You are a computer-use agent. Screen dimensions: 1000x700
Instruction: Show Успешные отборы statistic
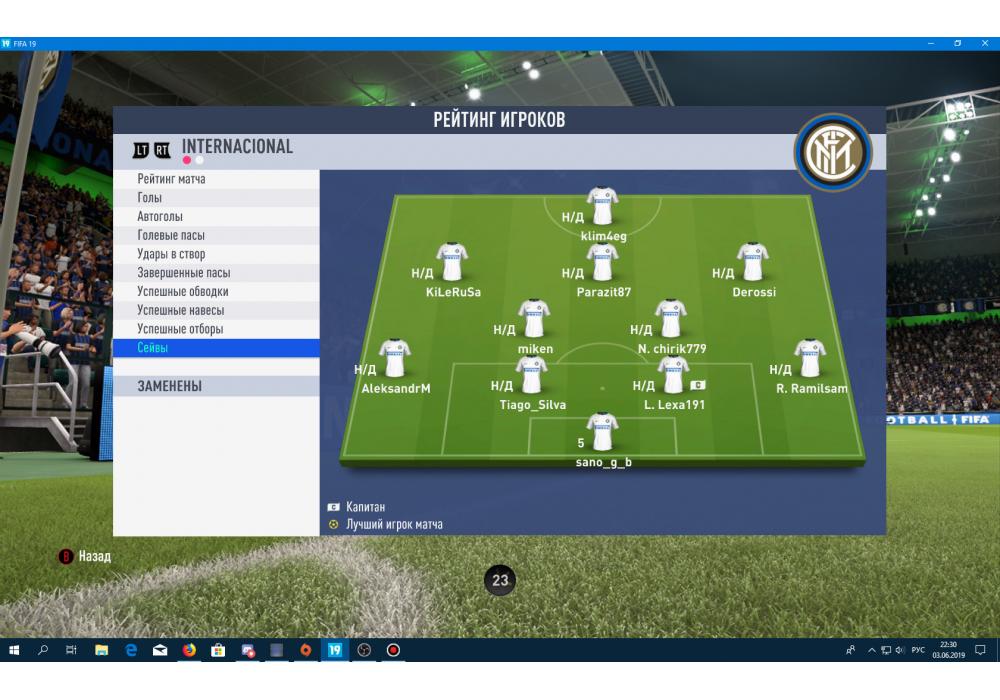point(216,329)
